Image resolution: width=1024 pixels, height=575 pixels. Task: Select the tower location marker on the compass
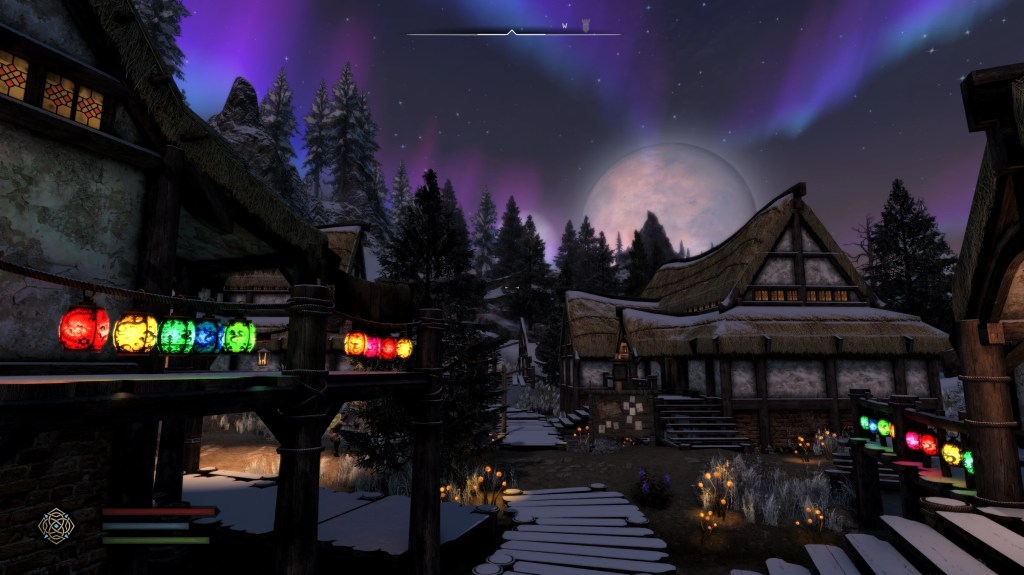tap(587, 25)
